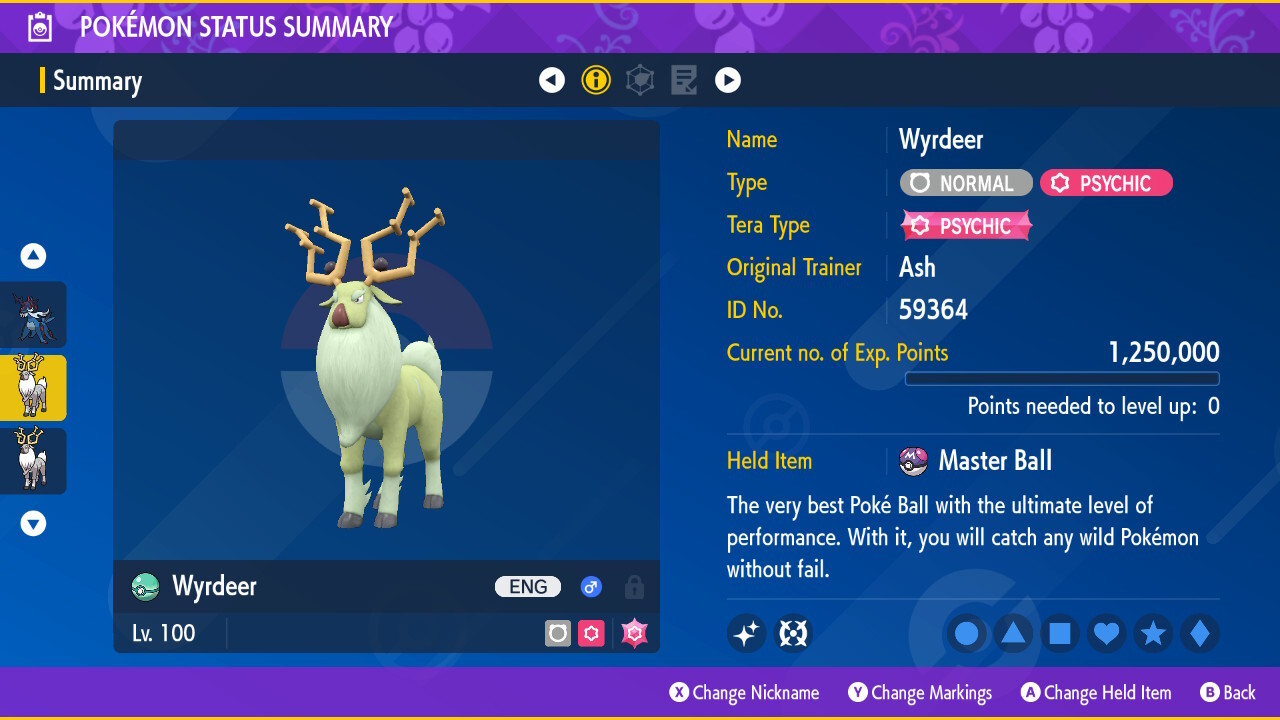Screen dimensions: 1280x720
Task: Go to the previous summary page arrow
Action: pos(552,80)
